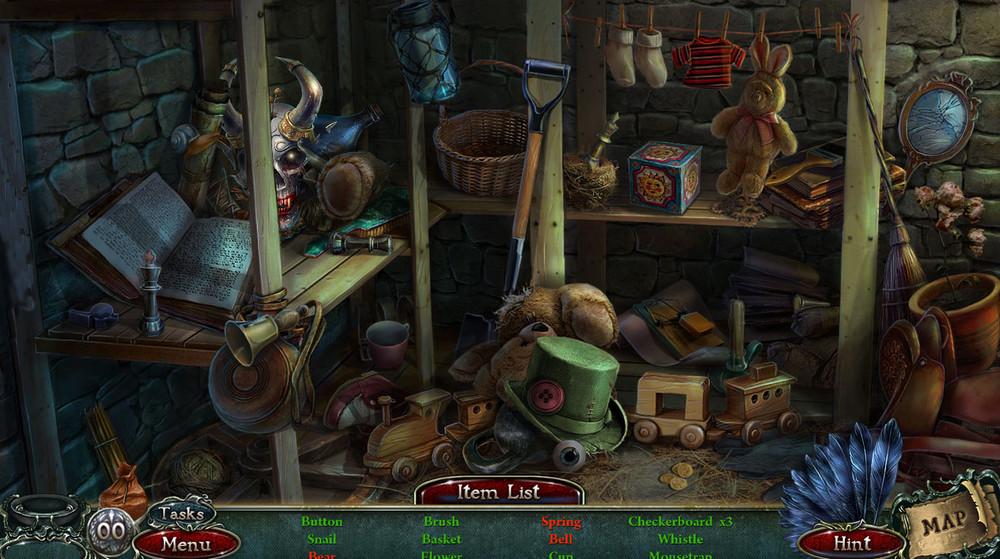Toggle the Item List panel header
Image resolution: width=1000 pixels, height=559 pixels.
click(x=499, y=491)
